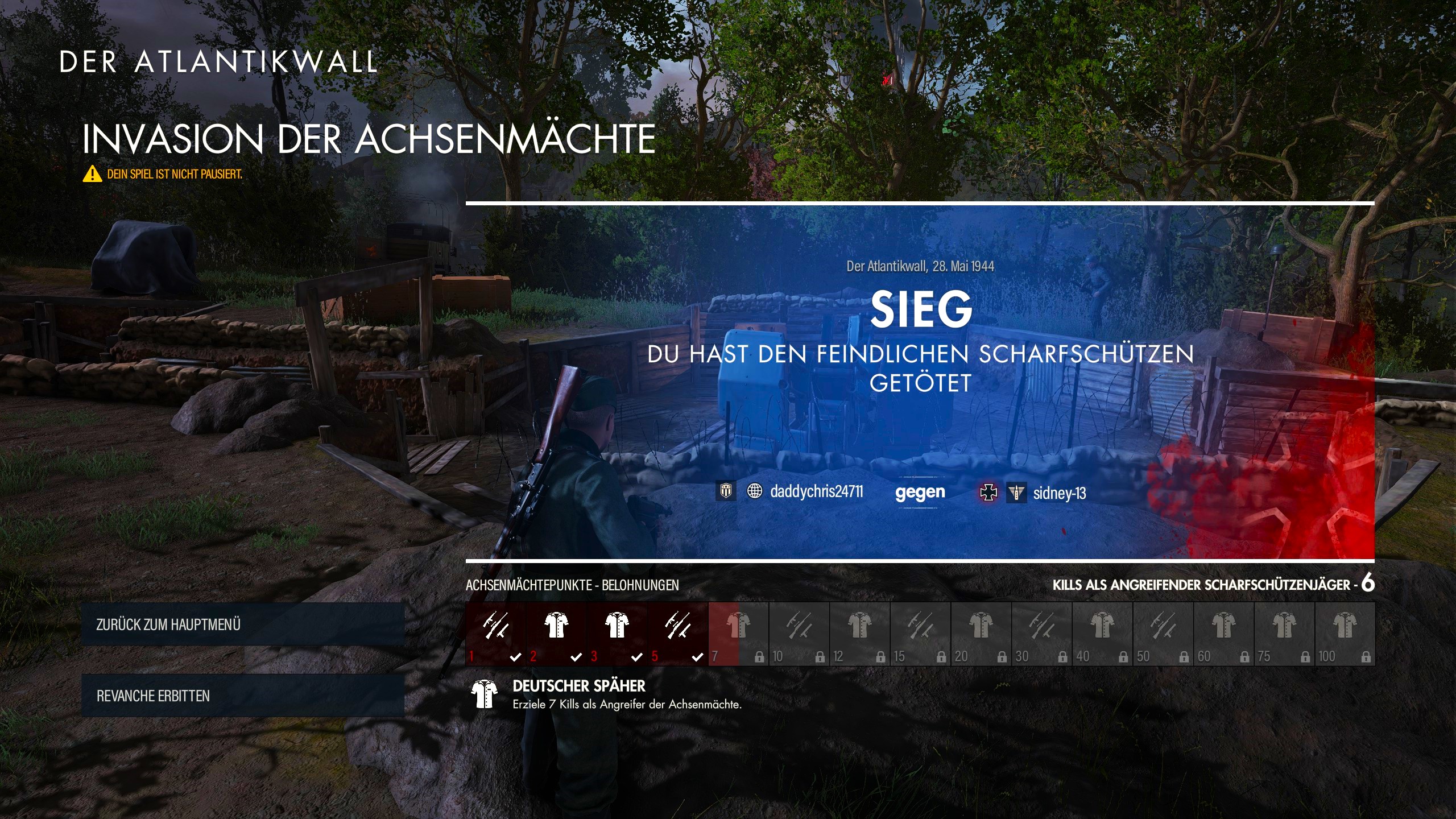Highlight the locked 7-kill uniform reward
Viewport: 1456px width, 819px height.
point(738,633)
